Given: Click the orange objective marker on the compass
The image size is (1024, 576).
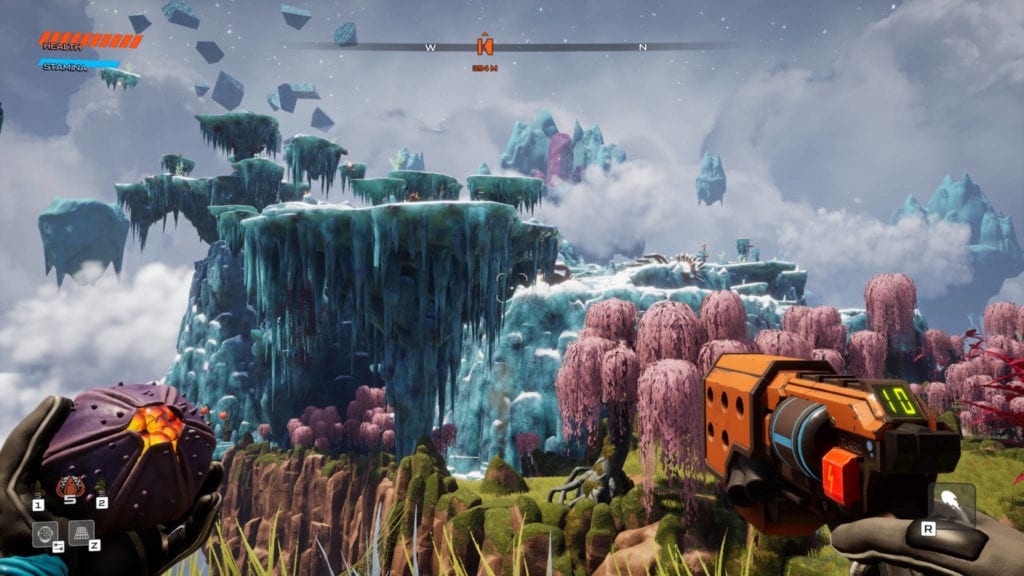Looking at the screenshot, I should click(x=485, y=45).
